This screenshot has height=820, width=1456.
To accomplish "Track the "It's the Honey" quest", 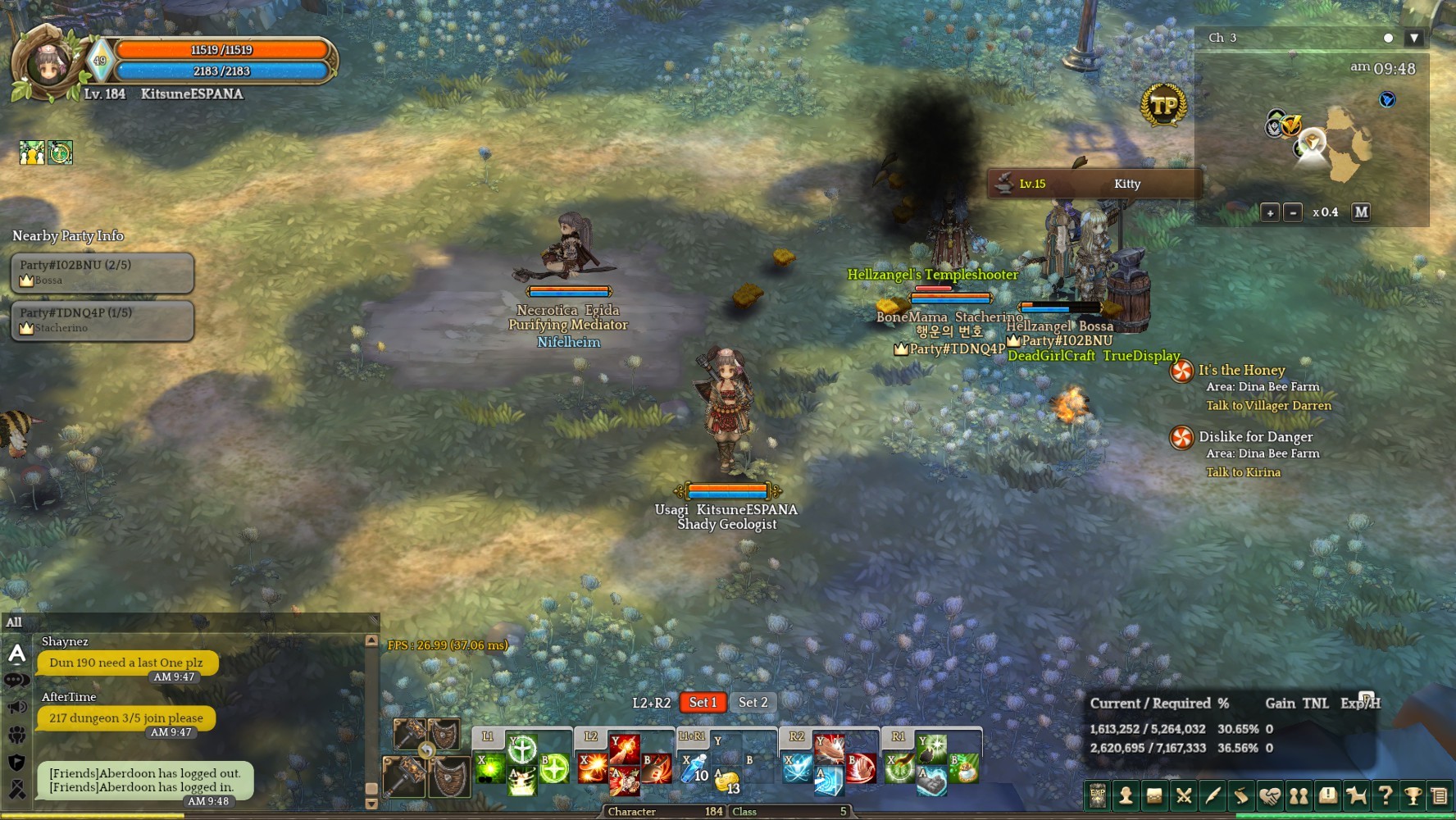I will tap(1241, 371).
